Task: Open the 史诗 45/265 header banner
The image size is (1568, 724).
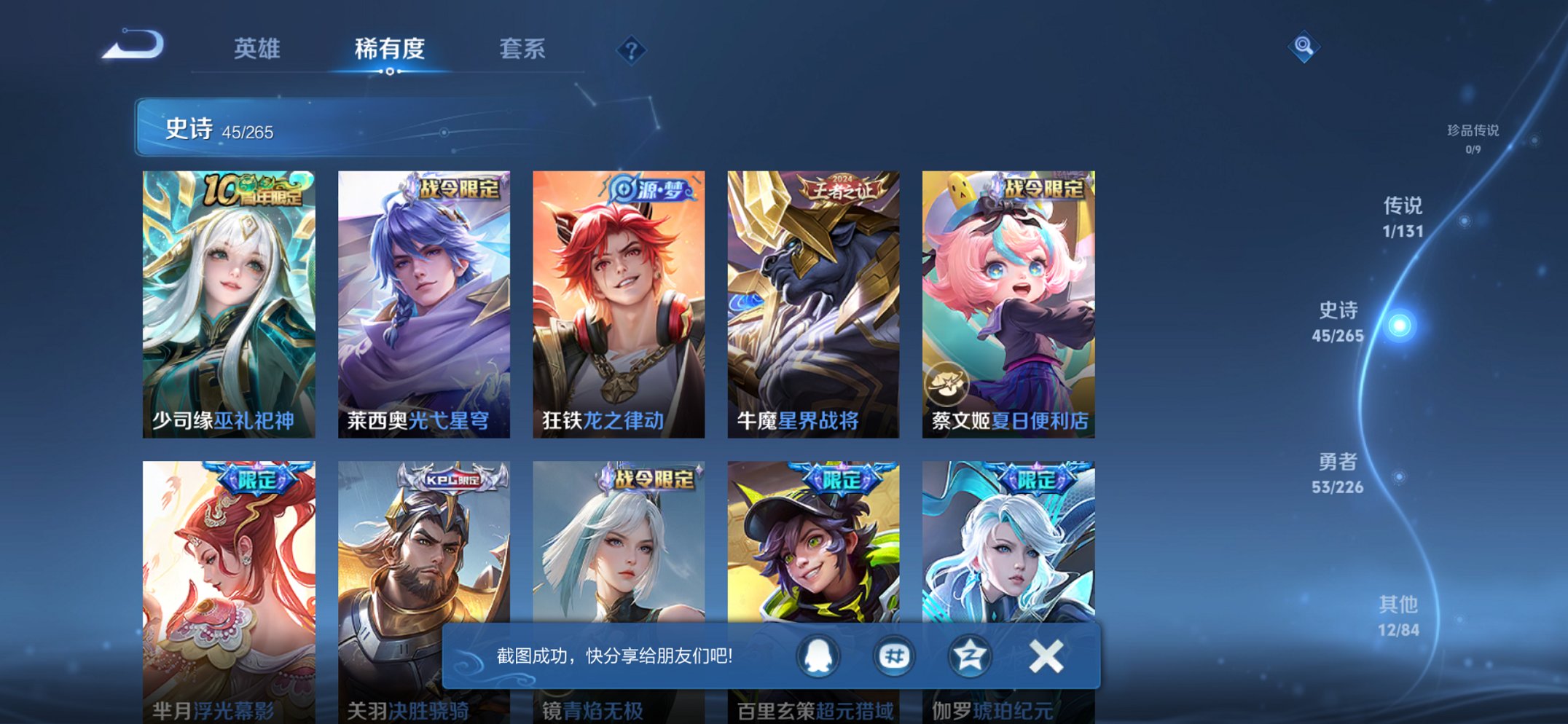Action: [x=306, y=129]
